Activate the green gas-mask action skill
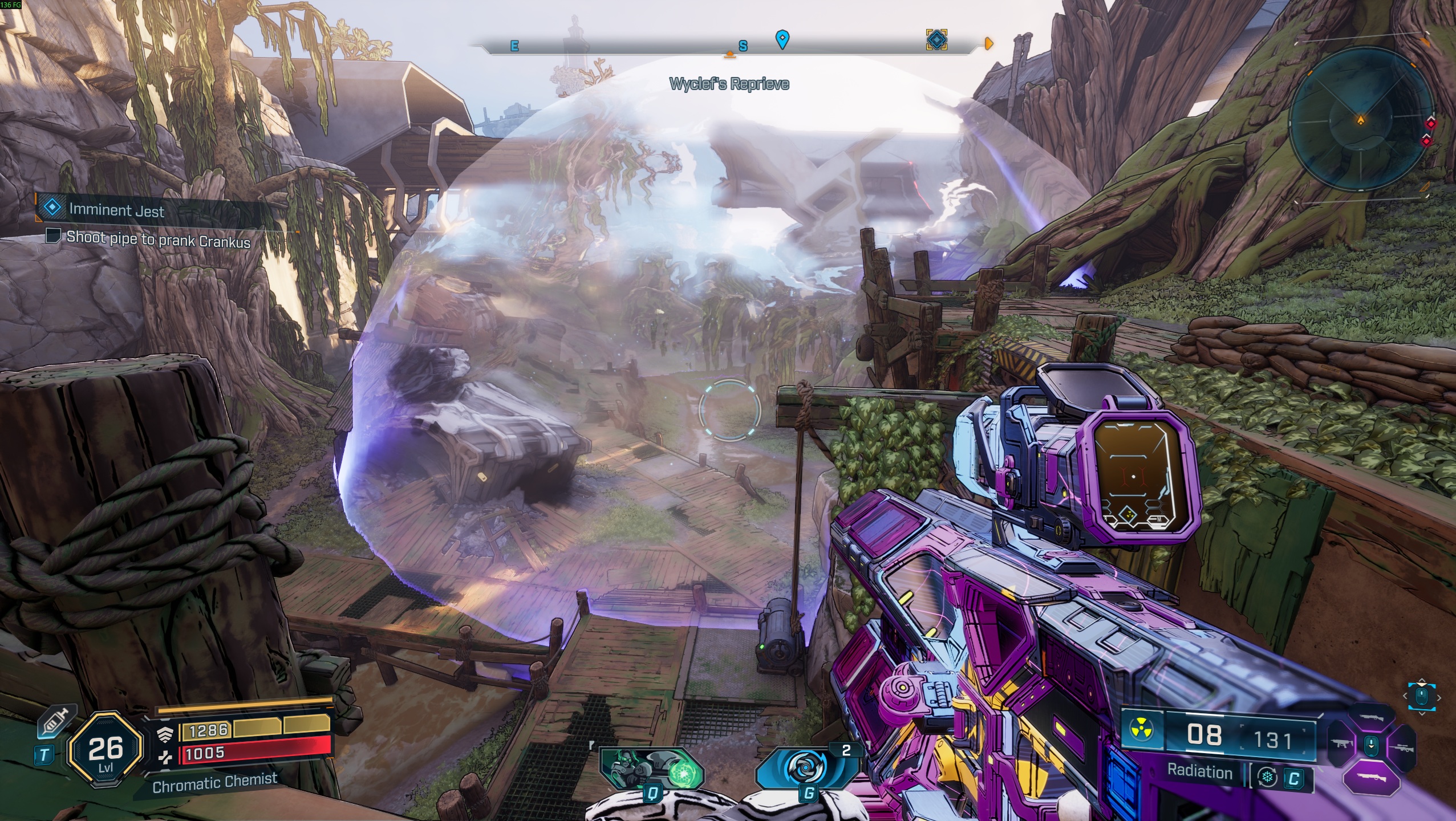The height and width of the screenshot is (821, 1456). point(652,769)
